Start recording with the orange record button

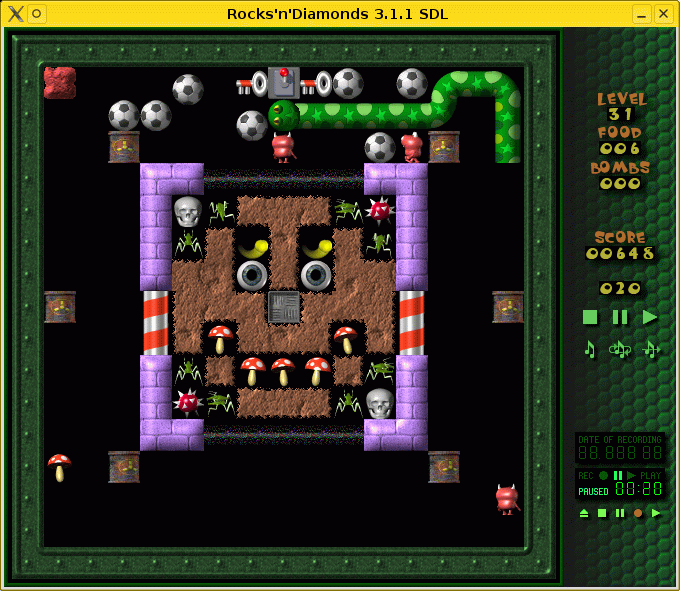638,513
